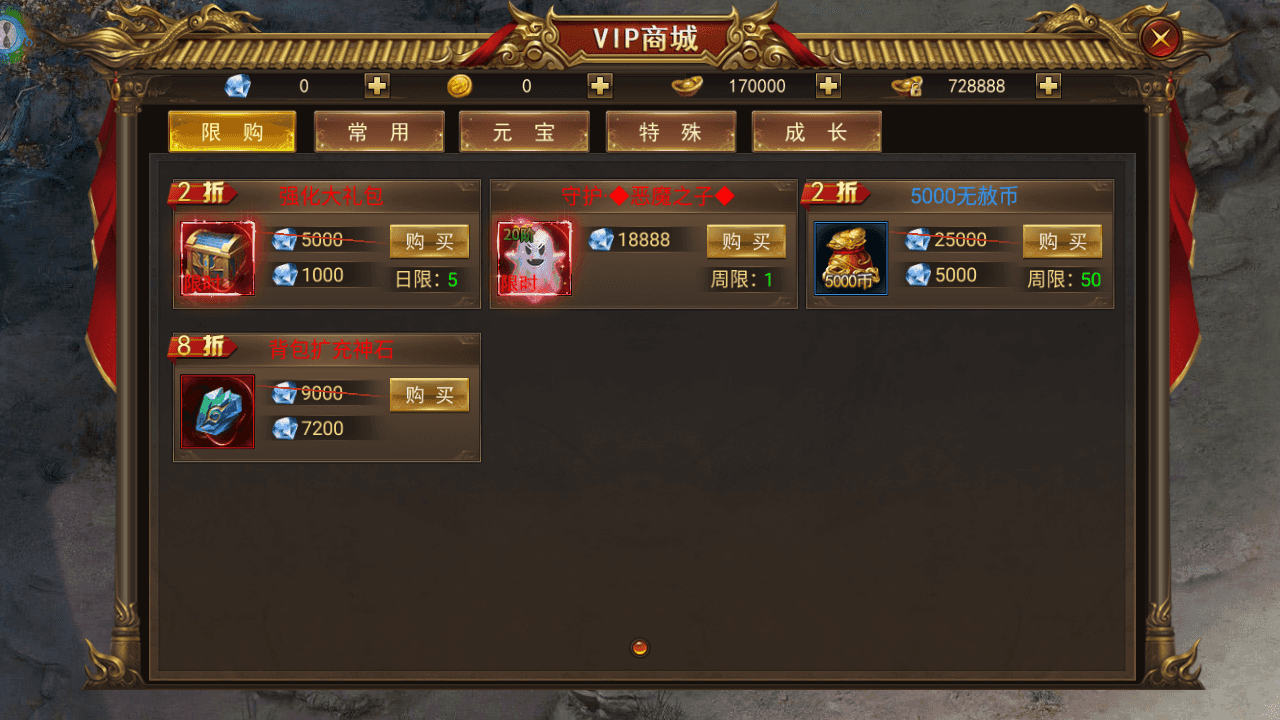Click the active 限购 tab
The width and height of the screenshot is (1280, 720).
pos(232,131)
